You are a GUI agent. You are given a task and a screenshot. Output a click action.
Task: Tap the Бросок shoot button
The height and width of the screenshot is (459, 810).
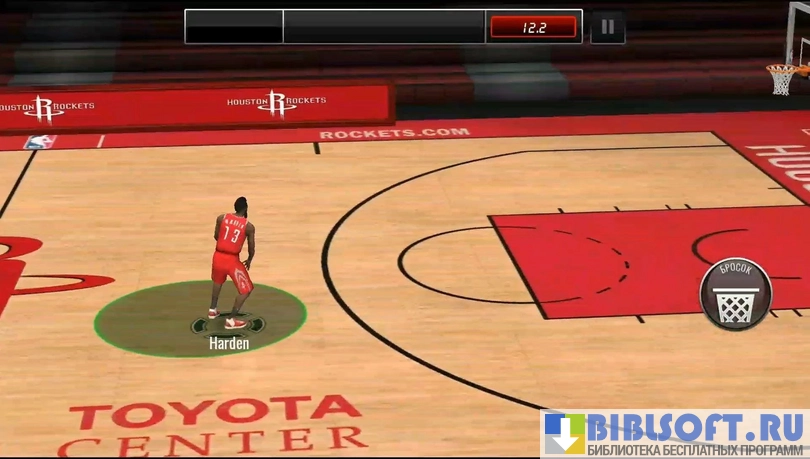[735, 294]
